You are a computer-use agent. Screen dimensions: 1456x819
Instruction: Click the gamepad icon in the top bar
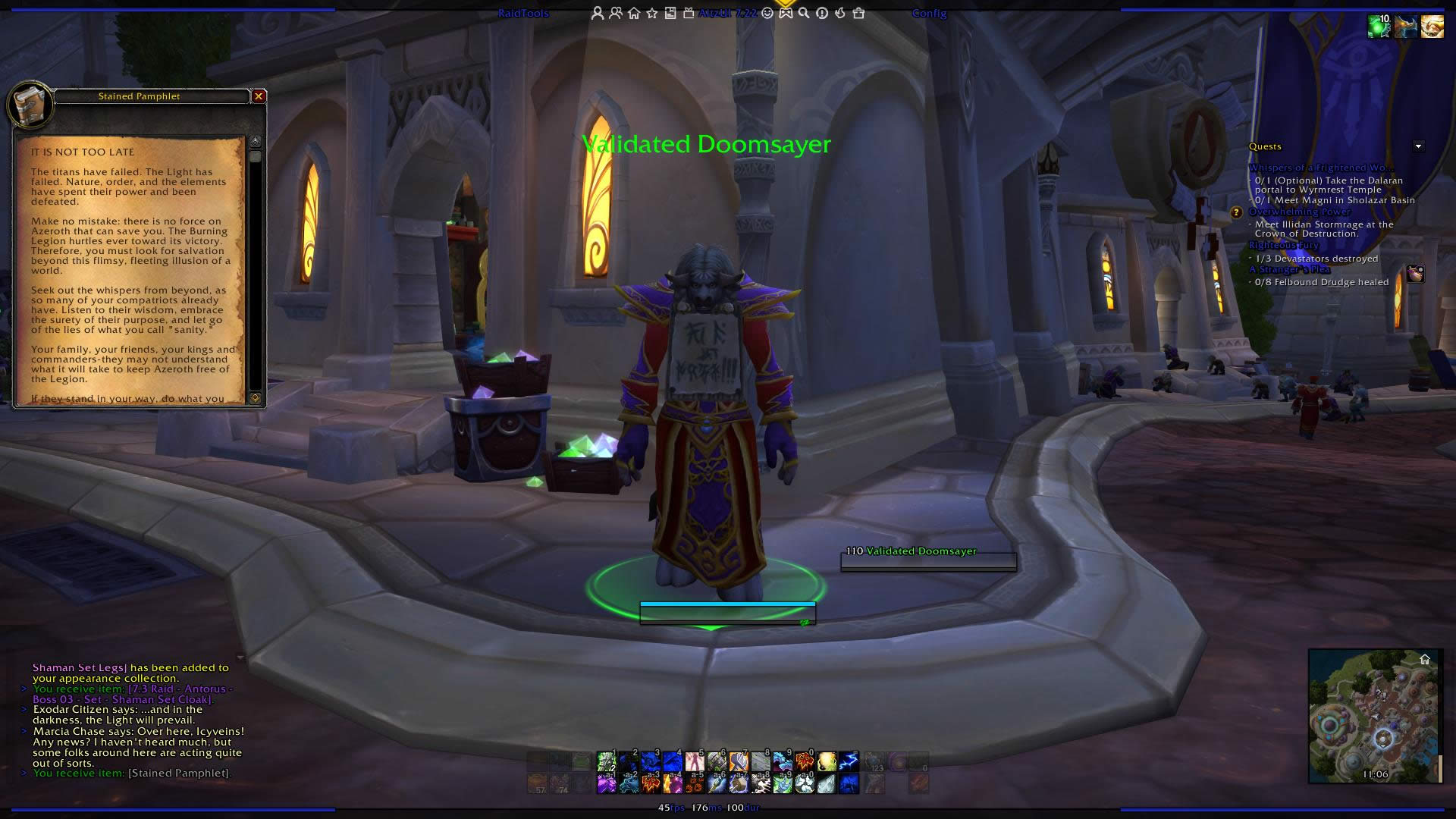[x=786, y=13]
